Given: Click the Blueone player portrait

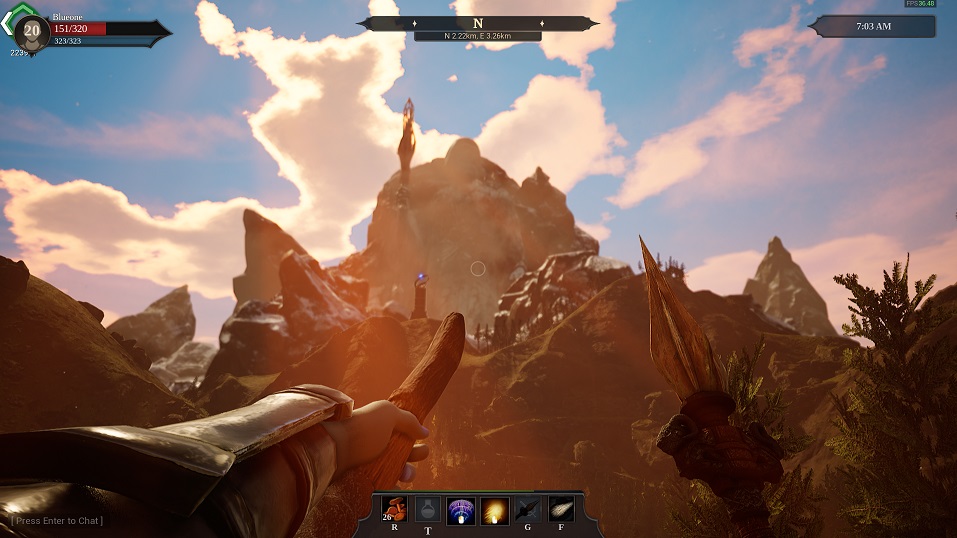Looking at the screenshot, I should point(31,32).
